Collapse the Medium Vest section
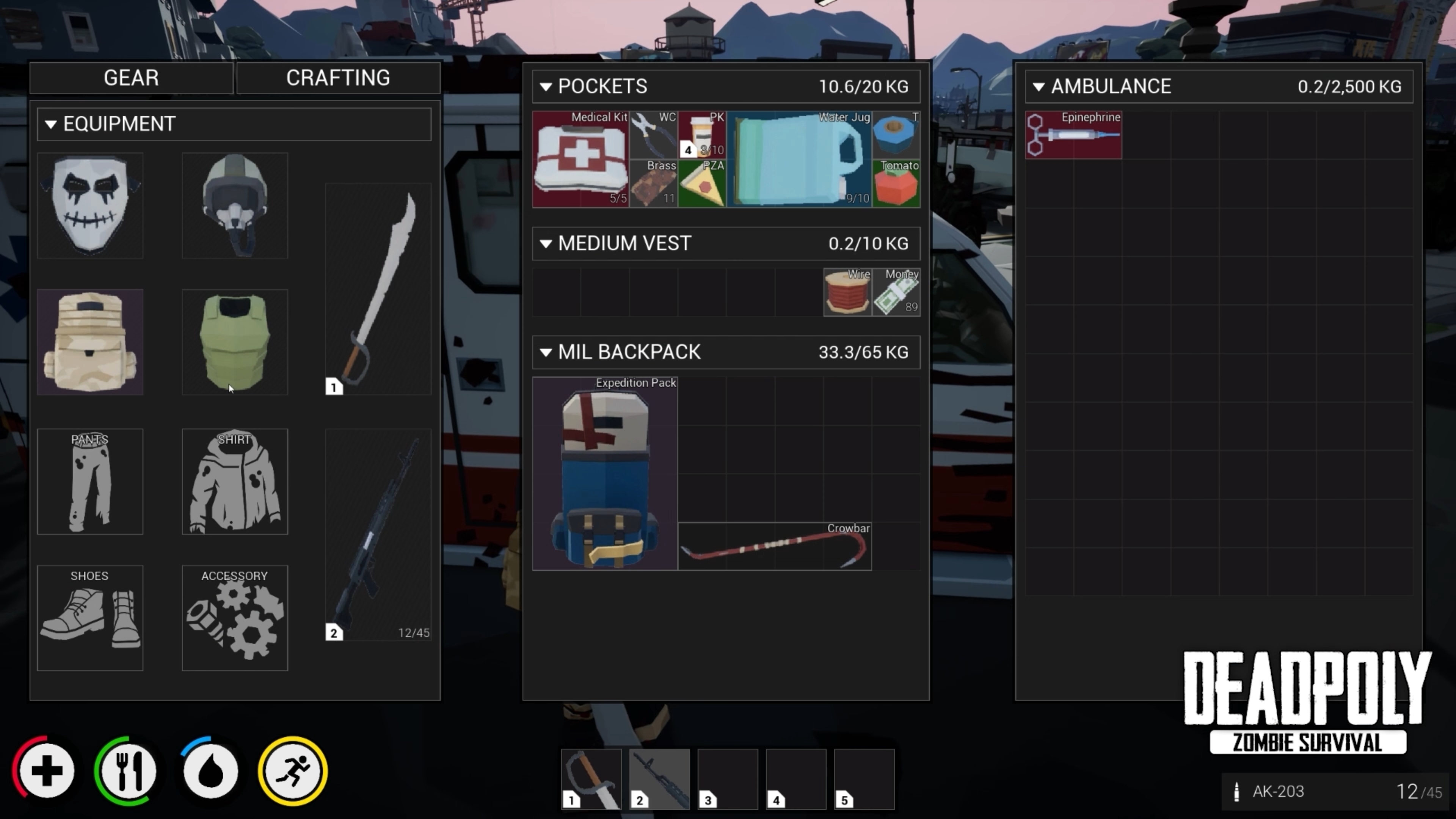This screenshot has height=819, width=1456. (546, 243)
